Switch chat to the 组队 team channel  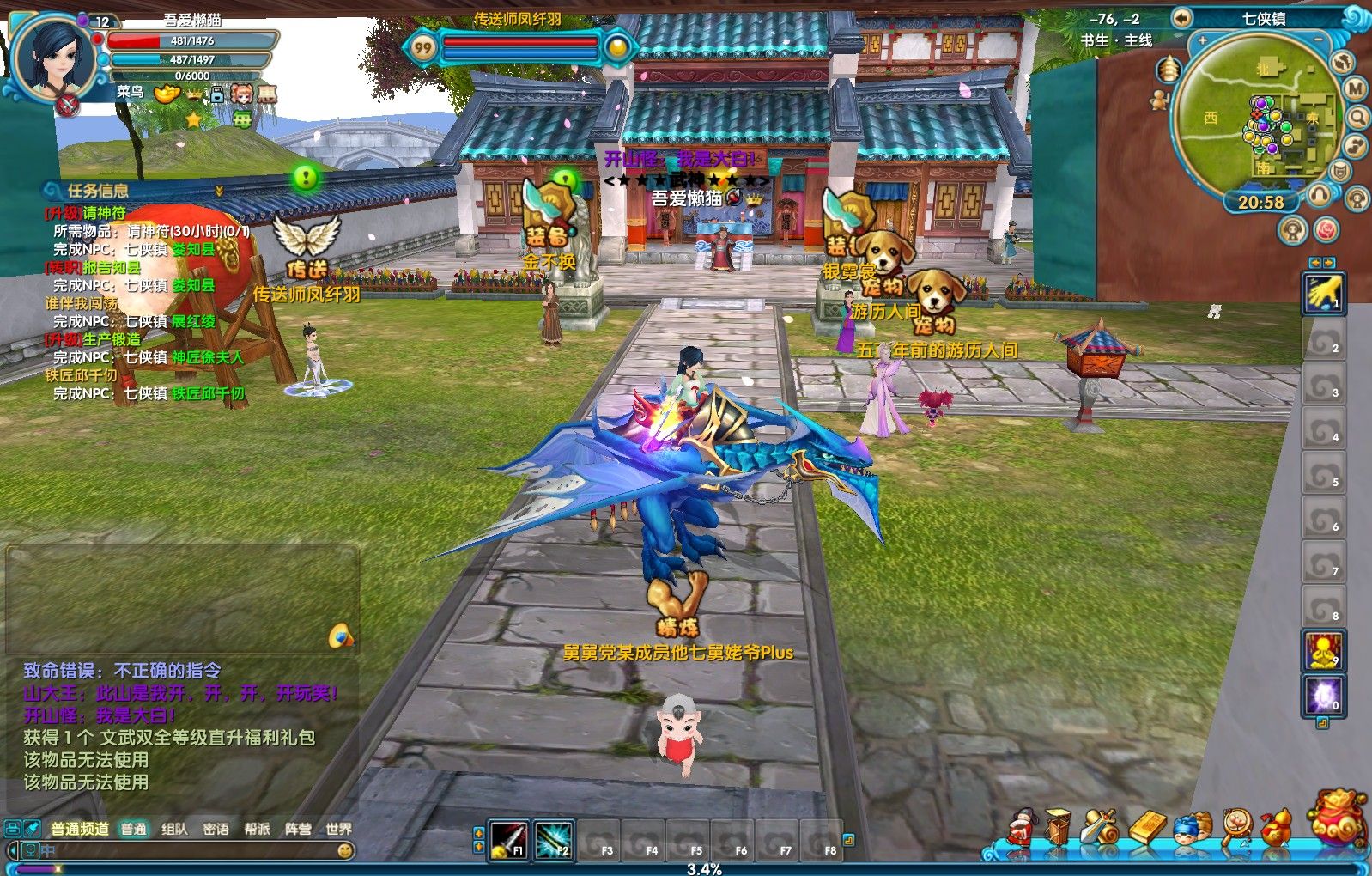174,829
